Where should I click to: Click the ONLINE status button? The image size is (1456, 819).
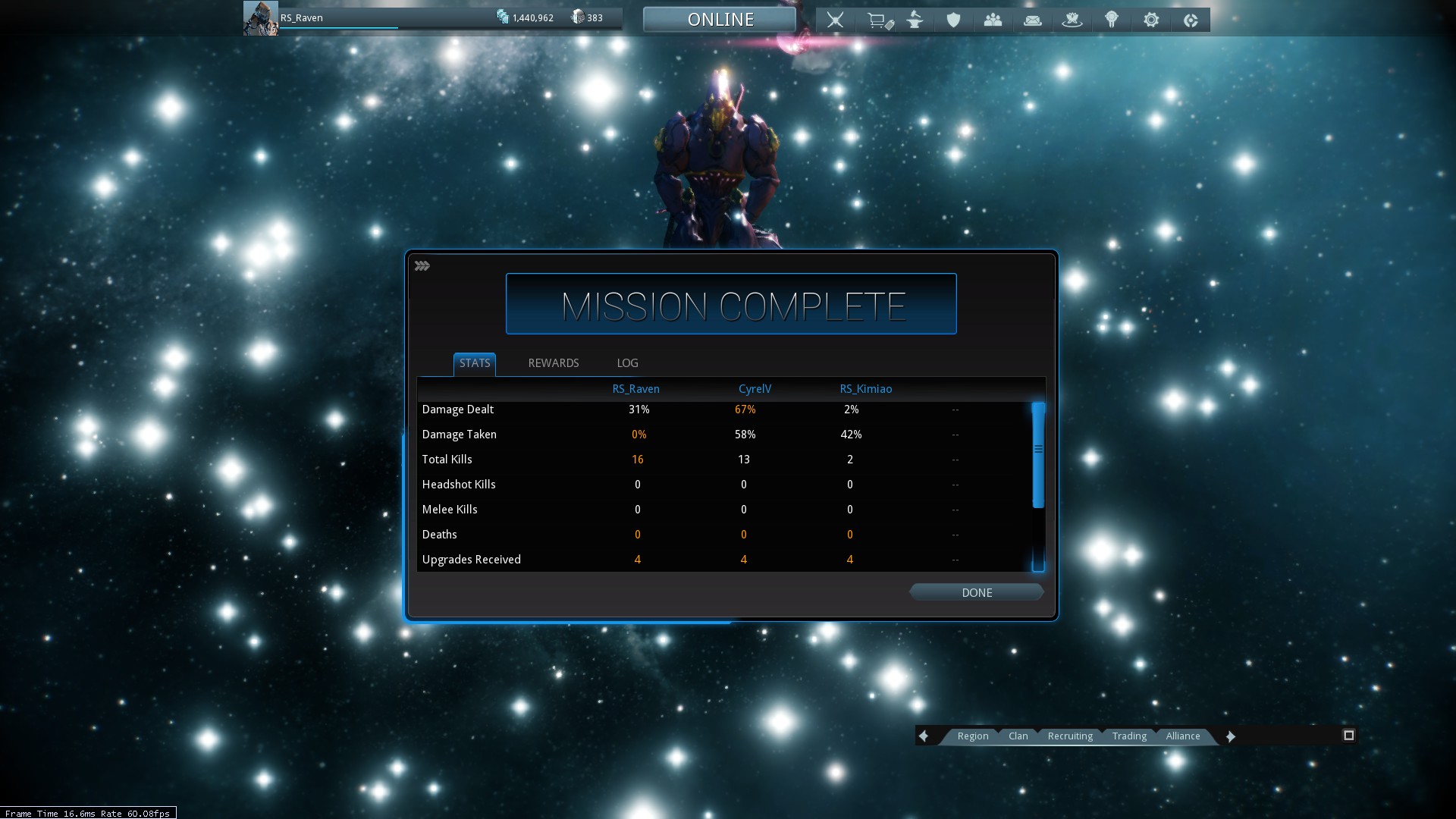tap(720, 20)
